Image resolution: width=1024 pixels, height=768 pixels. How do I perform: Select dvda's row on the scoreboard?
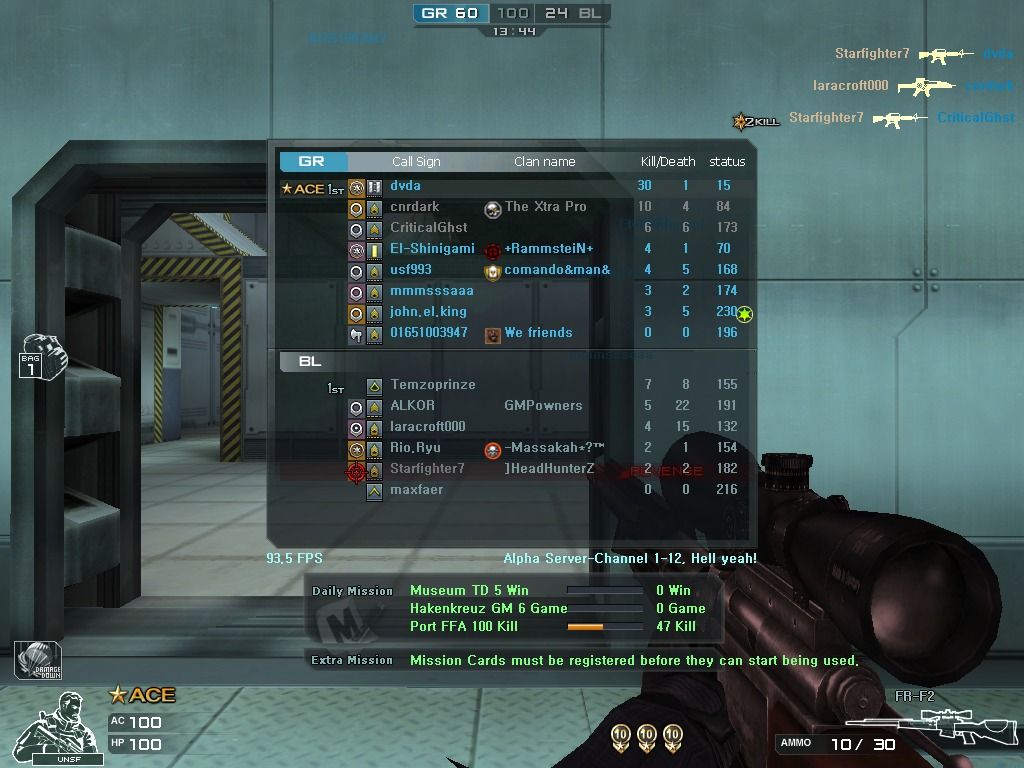pos(405,186)
